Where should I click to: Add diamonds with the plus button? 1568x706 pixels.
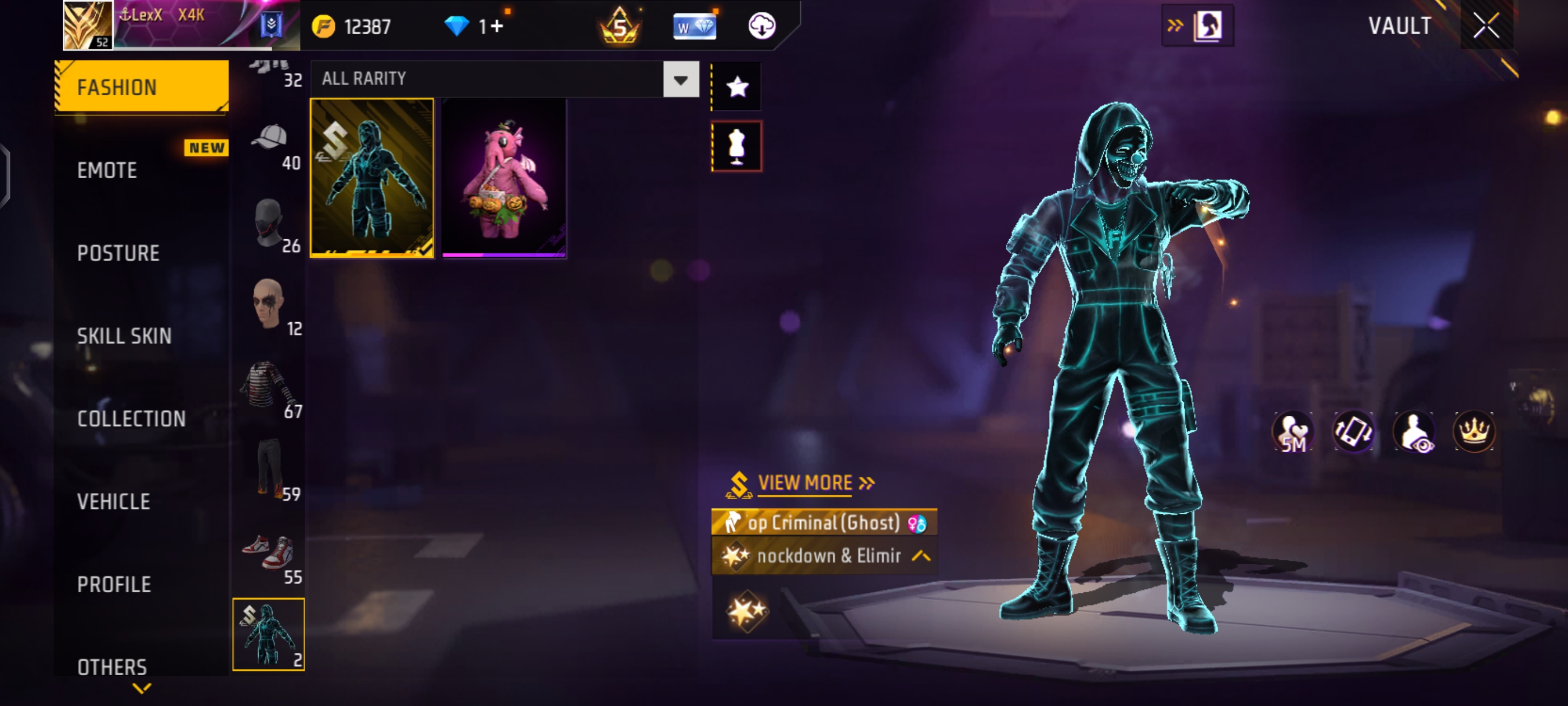(497, 26)
